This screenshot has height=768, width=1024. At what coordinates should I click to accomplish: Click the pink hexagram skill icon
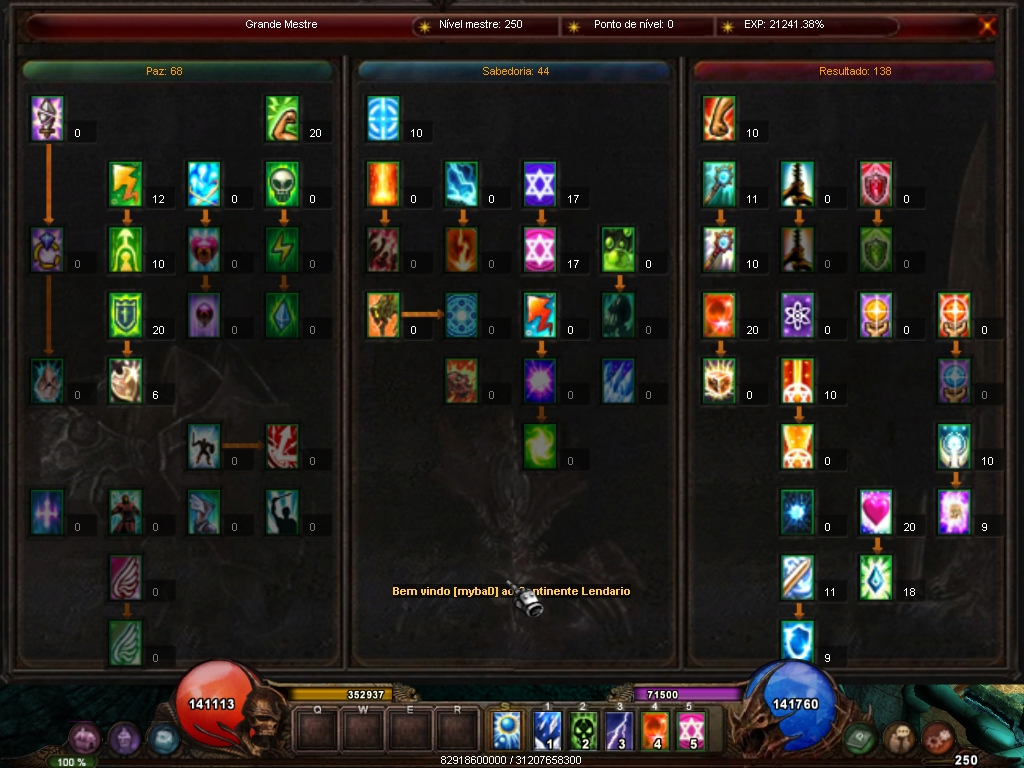tap(540, 249)
